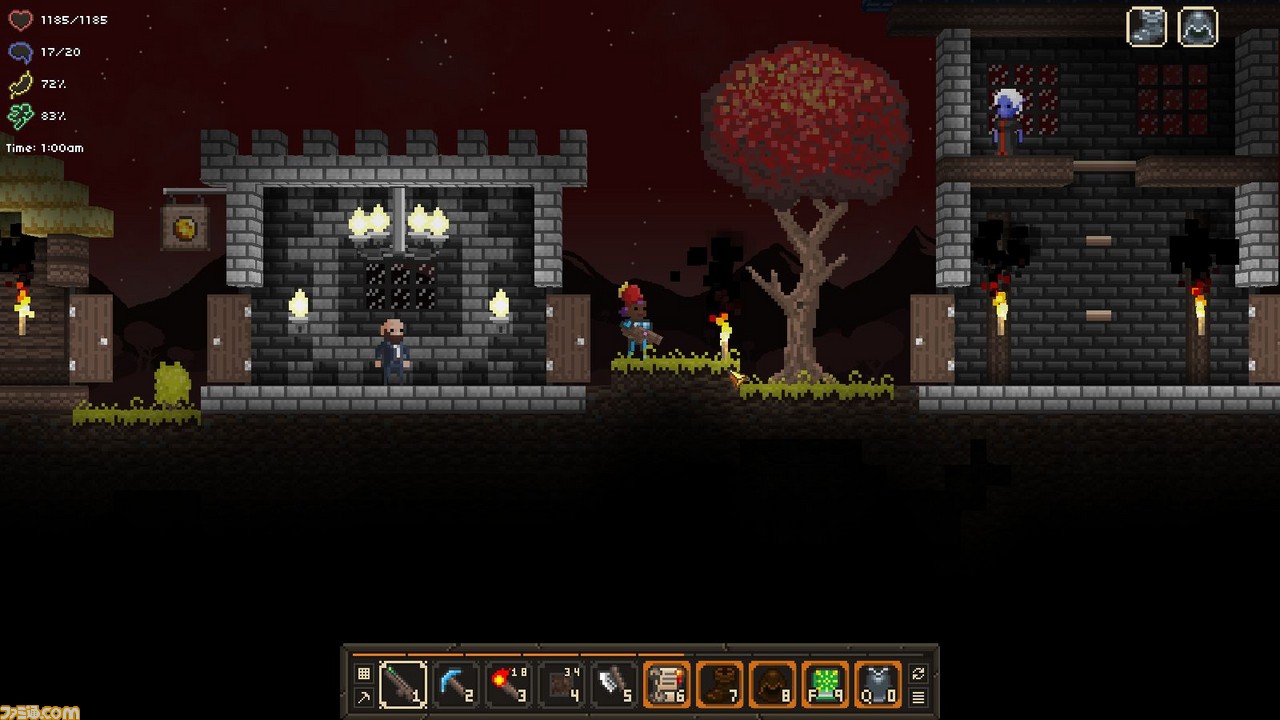Select the leather boots in slot 7

tap(720, 685)
